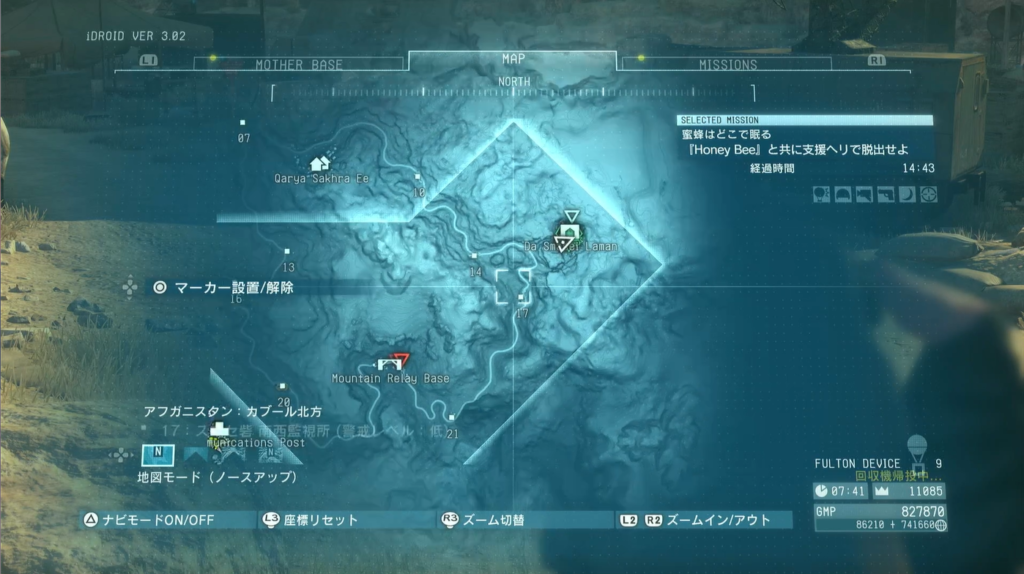Select outpost marker 21
Screen dimensions: 1024x574
[x=452, y=418]
